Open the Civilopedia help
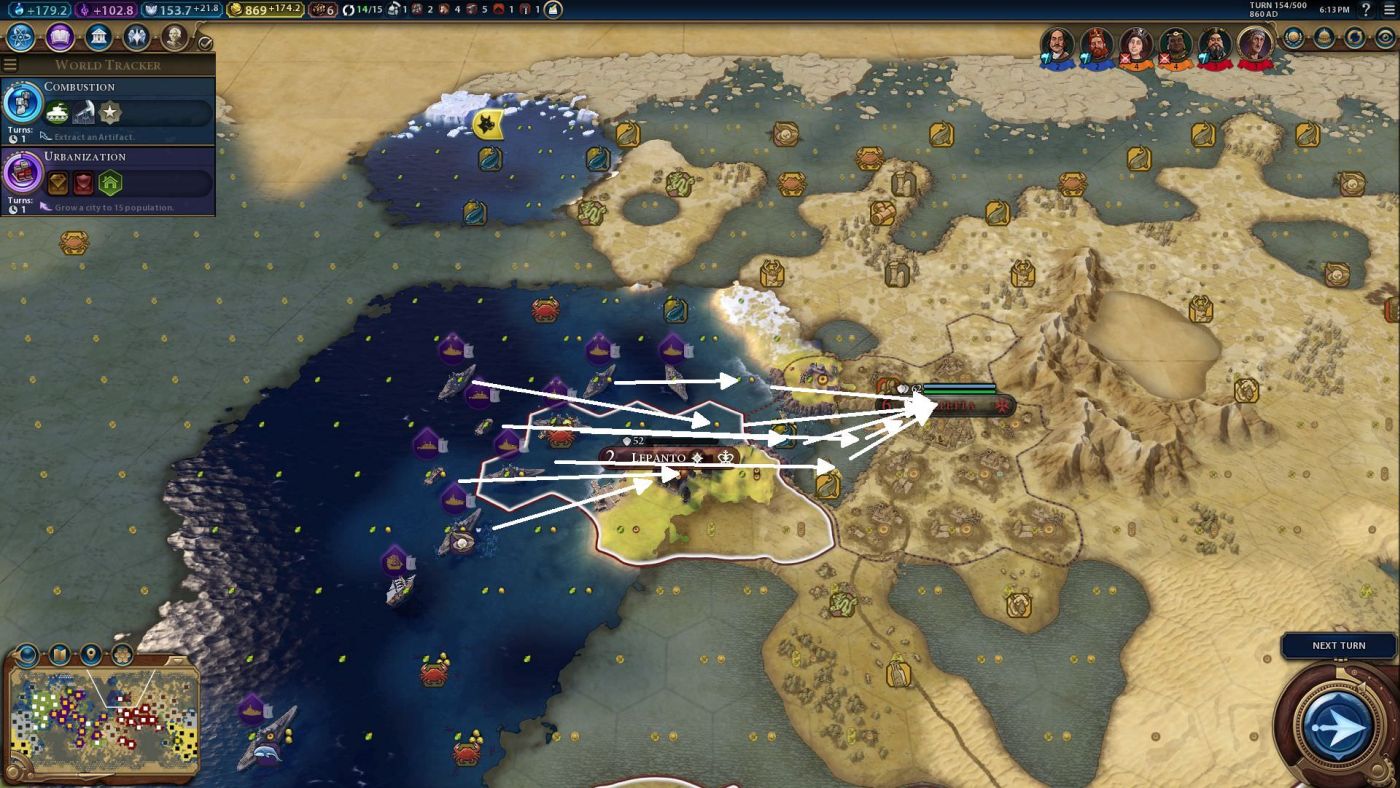Screen dimensions: 1400x788 [1366, 10]
